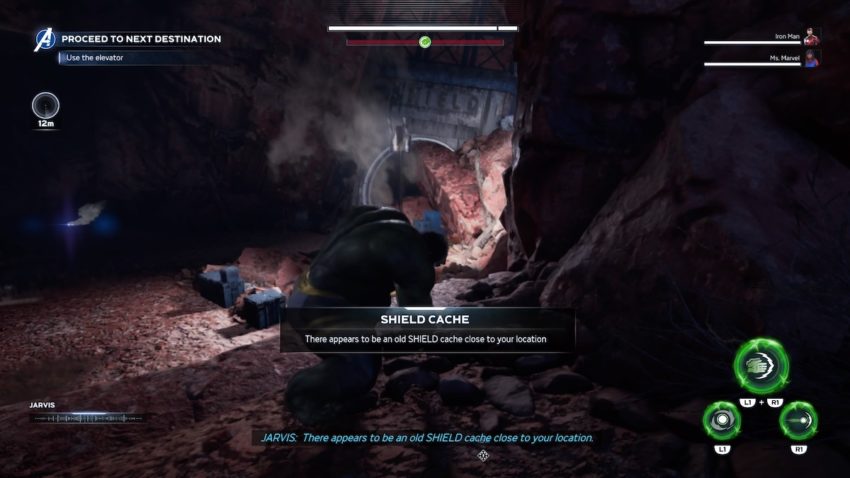
Task: Use the charging streak assault ability
Action: tap(798, 422)
